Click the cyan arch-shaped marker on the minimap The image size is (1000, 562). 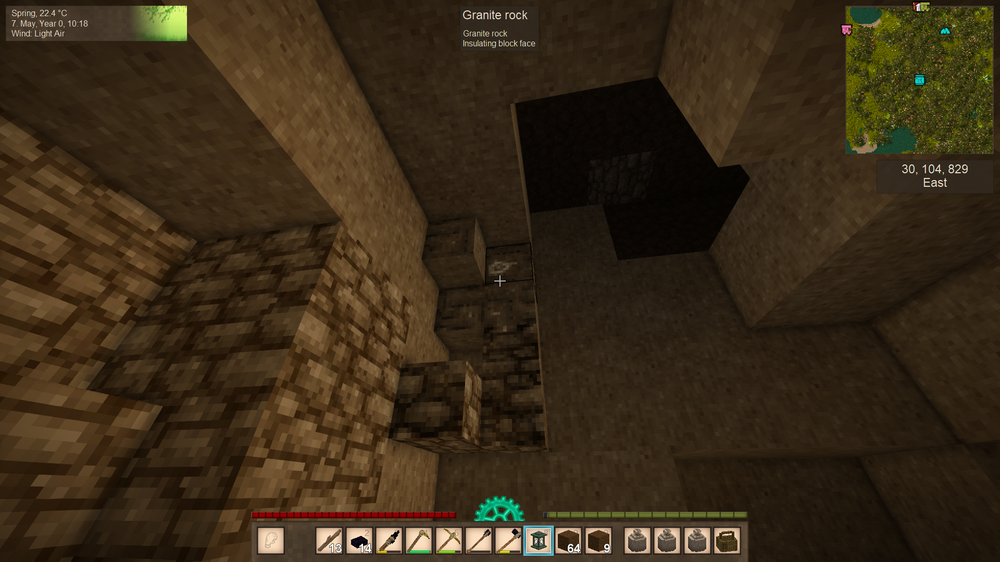click(945, 32)
